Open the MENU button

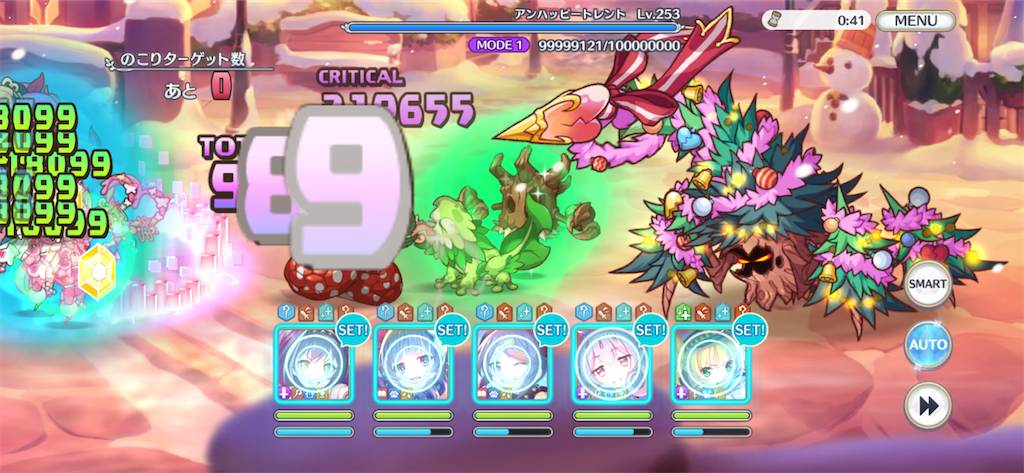[x=915, y=20]
